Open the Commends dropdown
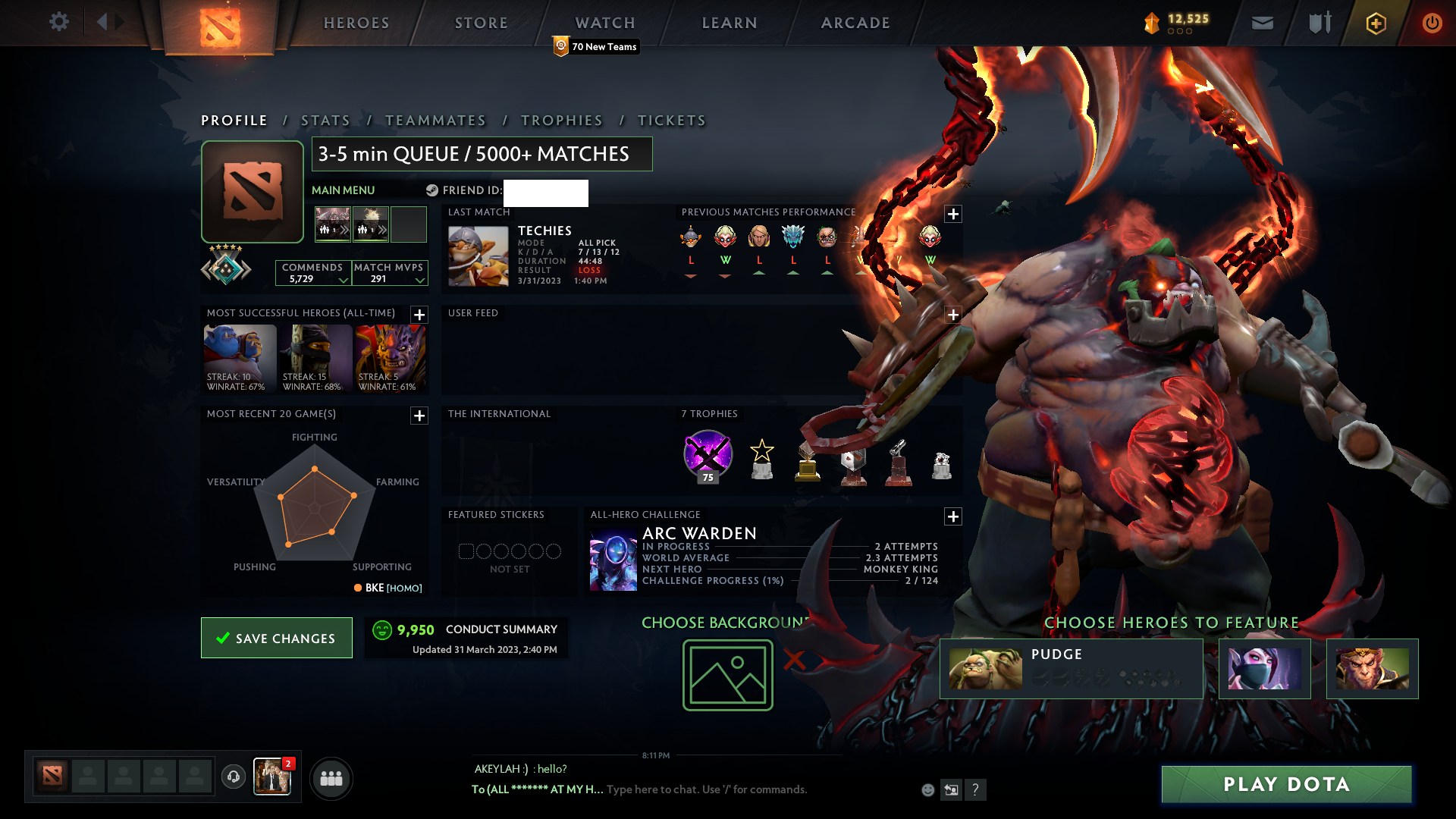This screenshot has height=819, width=1456. coord(343,279)
